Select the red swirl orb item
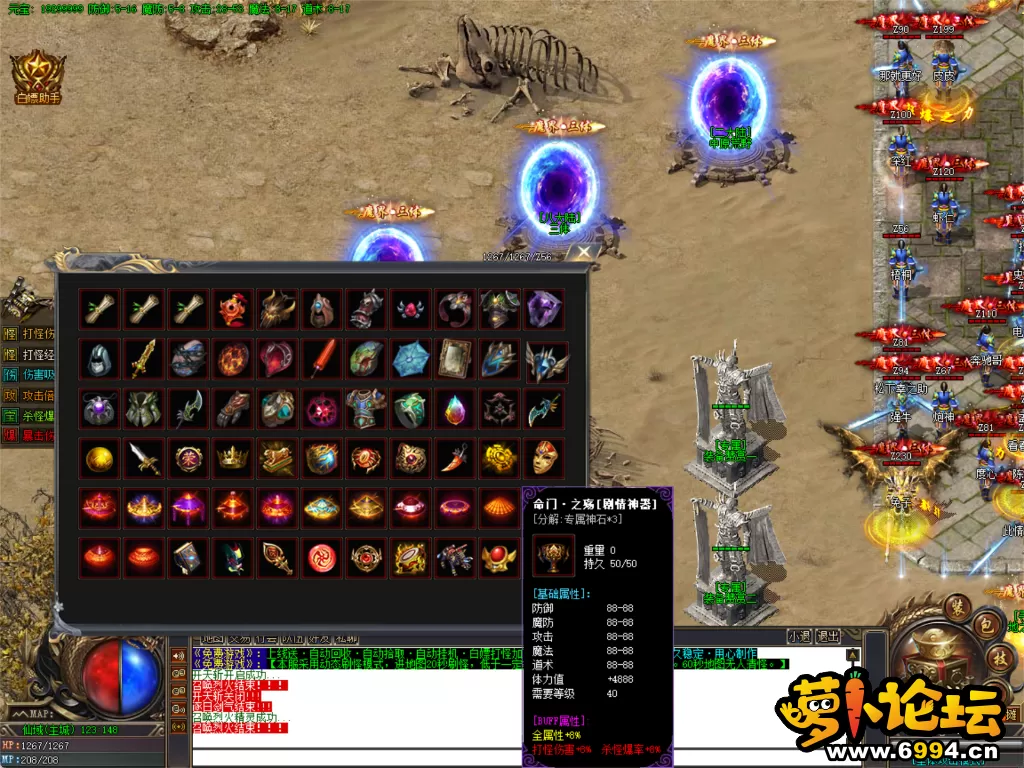Image resolution: width=1024 pixels, height=768 pixels. coord(321,557)
